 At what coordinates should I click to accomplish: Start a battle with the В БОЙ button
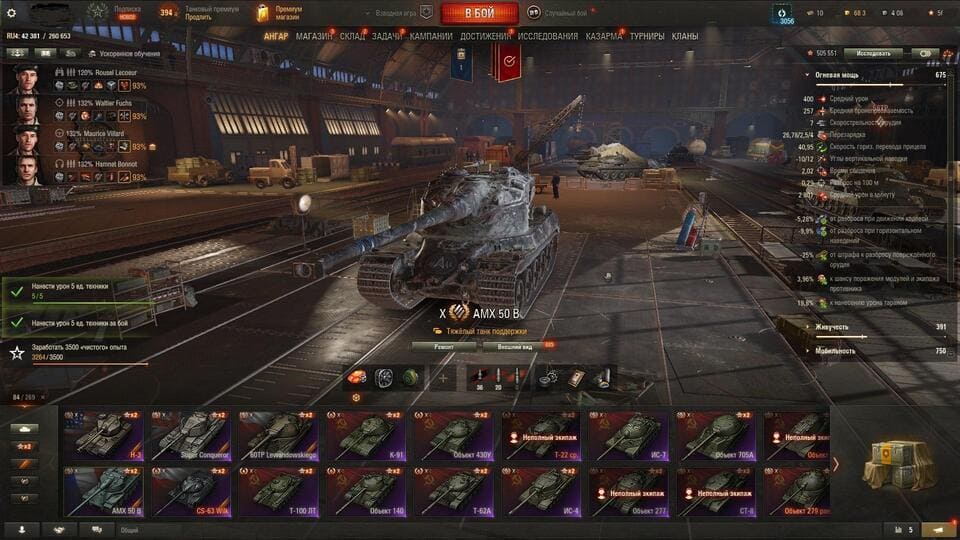pos(479,13)
